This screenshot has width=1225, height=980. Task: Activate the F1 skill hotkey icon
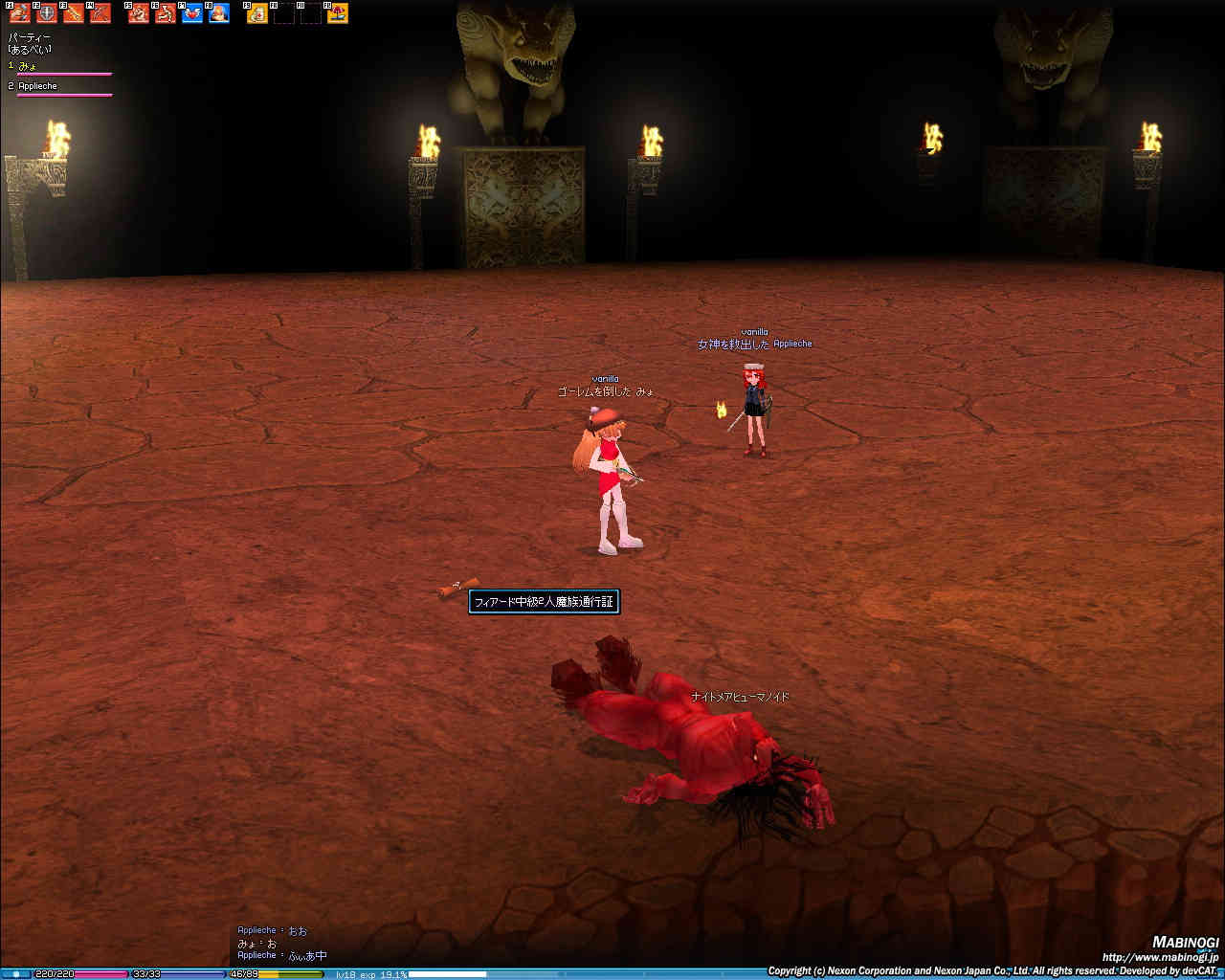pos(19,13)
